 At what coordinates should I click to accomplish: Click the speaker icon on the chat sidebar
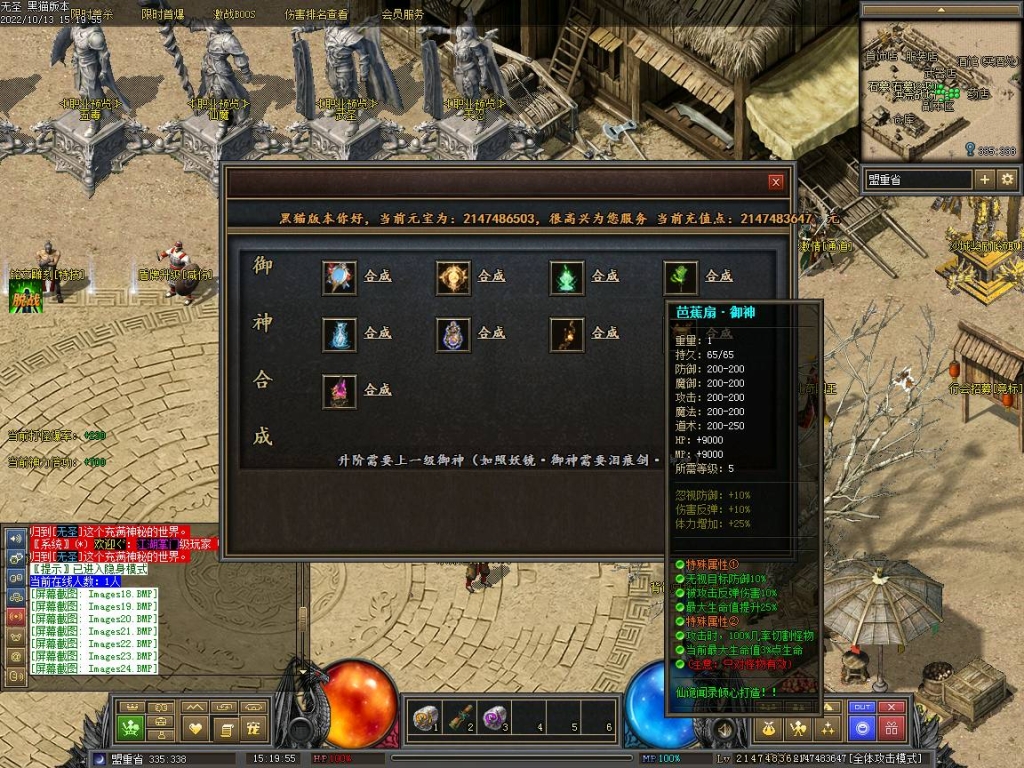[x=15, y=537]
